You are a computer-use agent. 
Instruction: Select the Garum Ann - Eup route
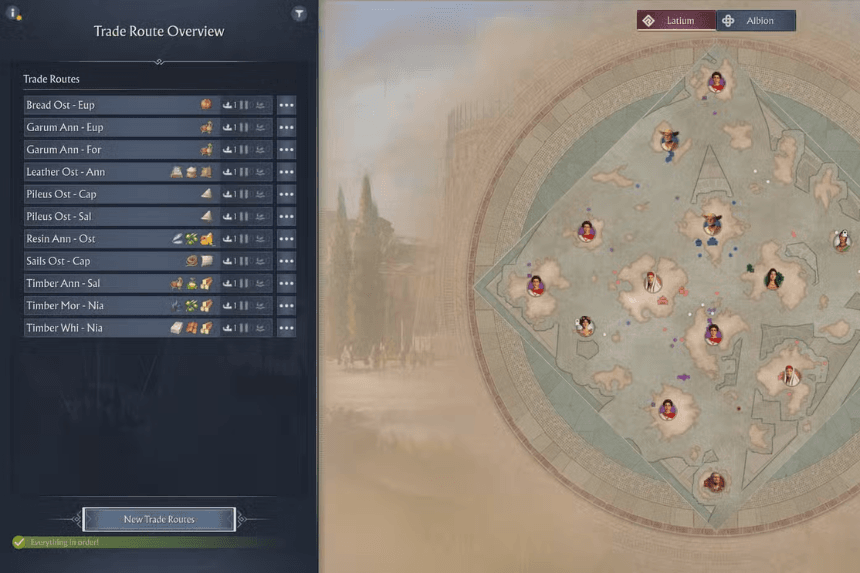click(110, 127)
